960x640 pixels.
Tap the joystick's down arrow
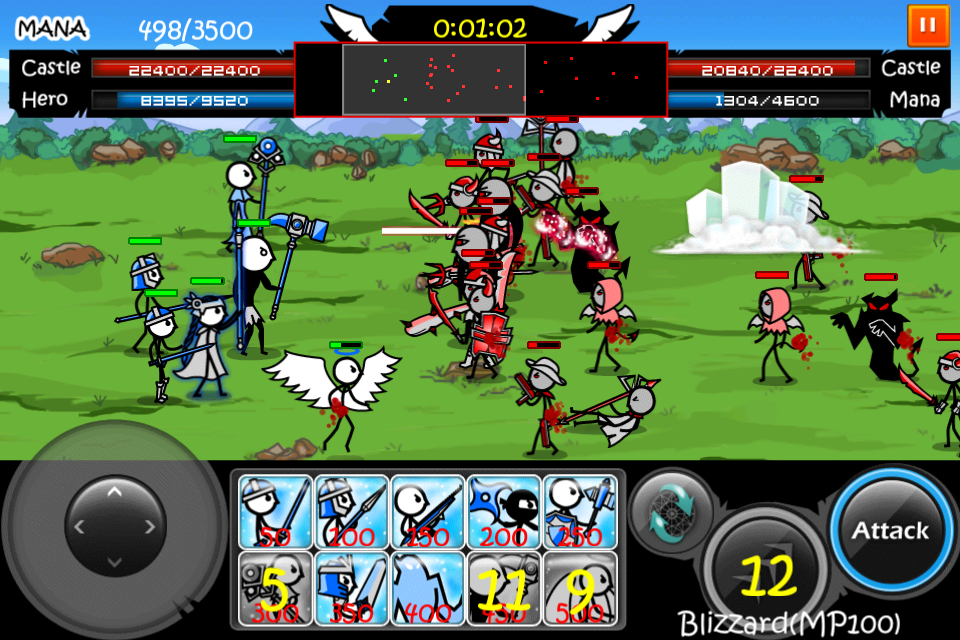point(114,561)
